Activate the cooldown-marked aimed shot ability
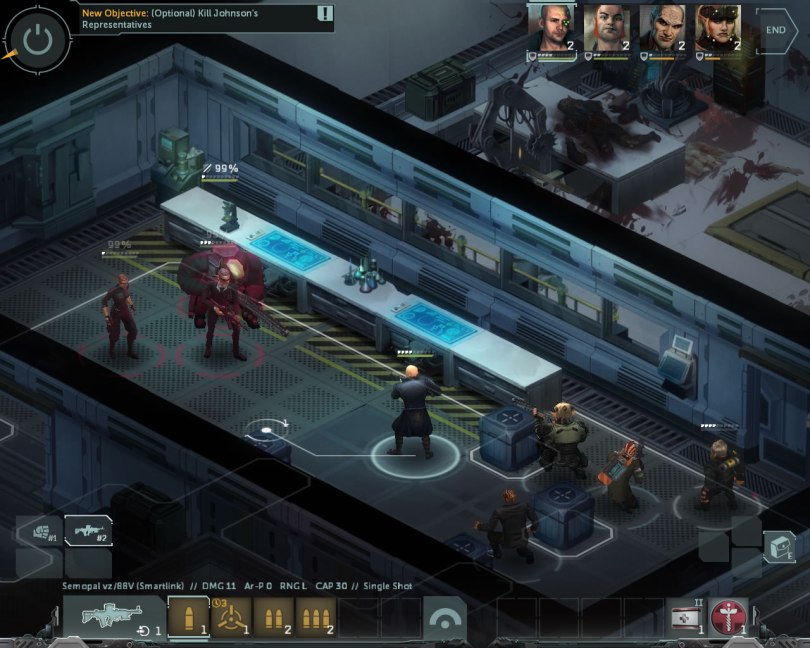Image resolution: width=810 pixels, height=648 pixels. click(x=231, y=617)
